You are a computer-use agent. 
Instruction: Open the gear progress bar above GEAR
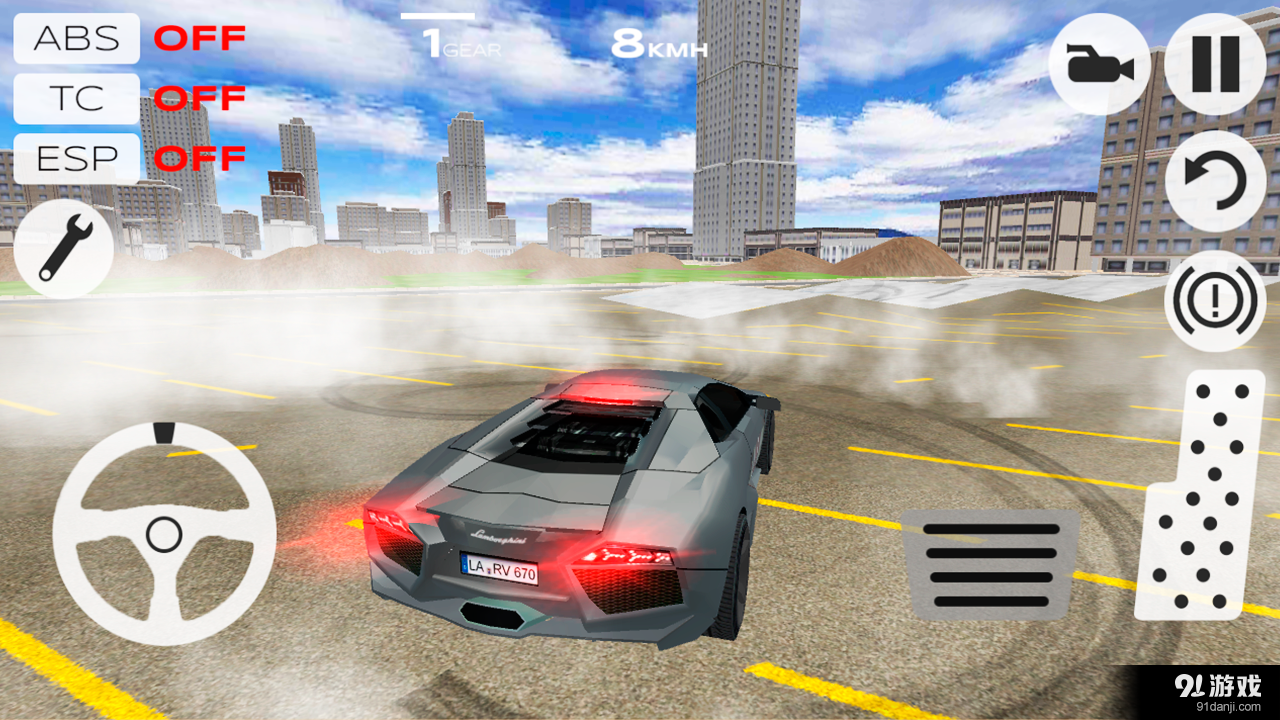(x=436, y=16)
